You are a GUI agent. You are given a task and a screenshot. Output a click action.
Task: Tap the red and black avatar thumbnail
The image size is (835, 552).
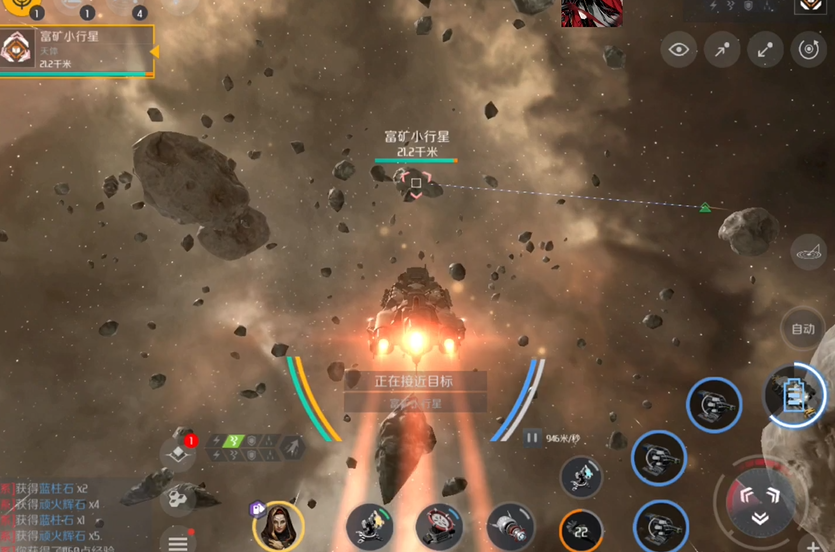pos(592,12)
